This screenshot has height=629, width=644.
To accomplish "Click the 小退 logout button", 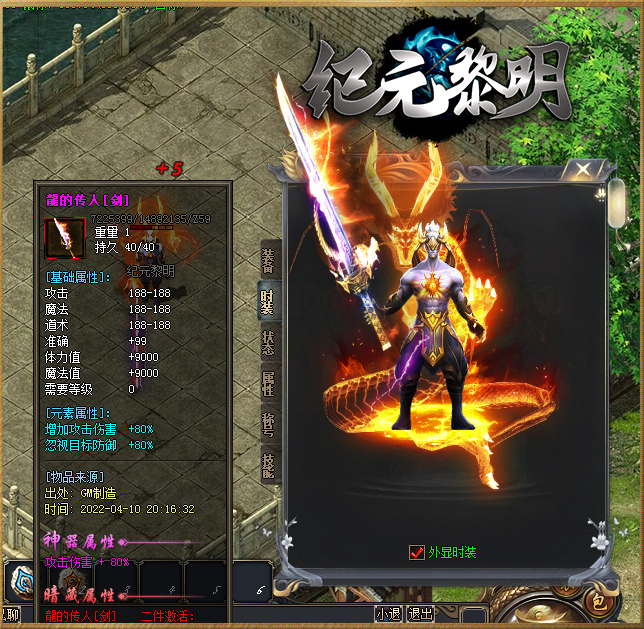I will point(389,614).
